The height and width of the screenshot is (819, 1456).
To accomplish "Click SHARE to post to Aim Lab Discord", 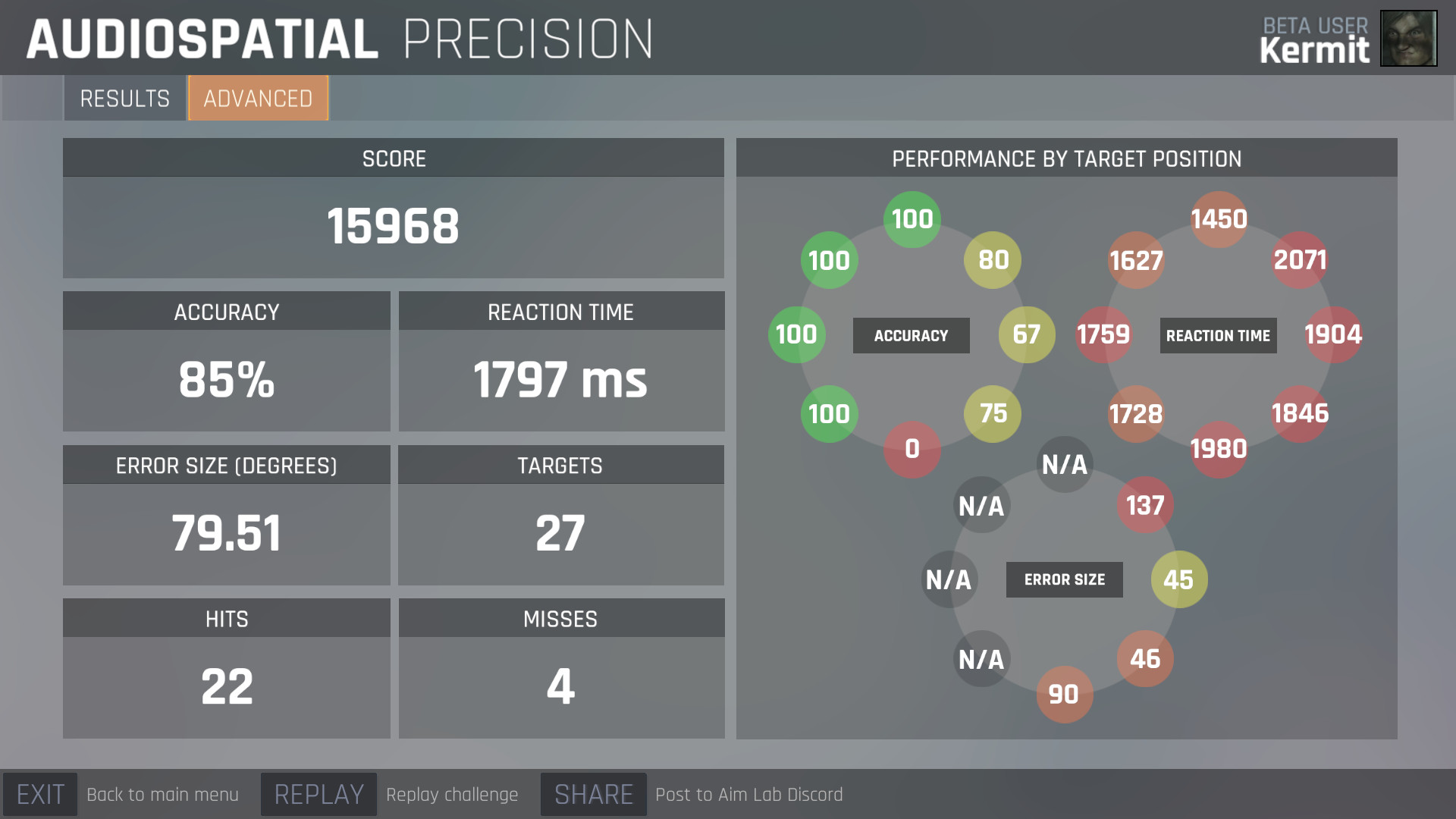I will tap(593, 794).
